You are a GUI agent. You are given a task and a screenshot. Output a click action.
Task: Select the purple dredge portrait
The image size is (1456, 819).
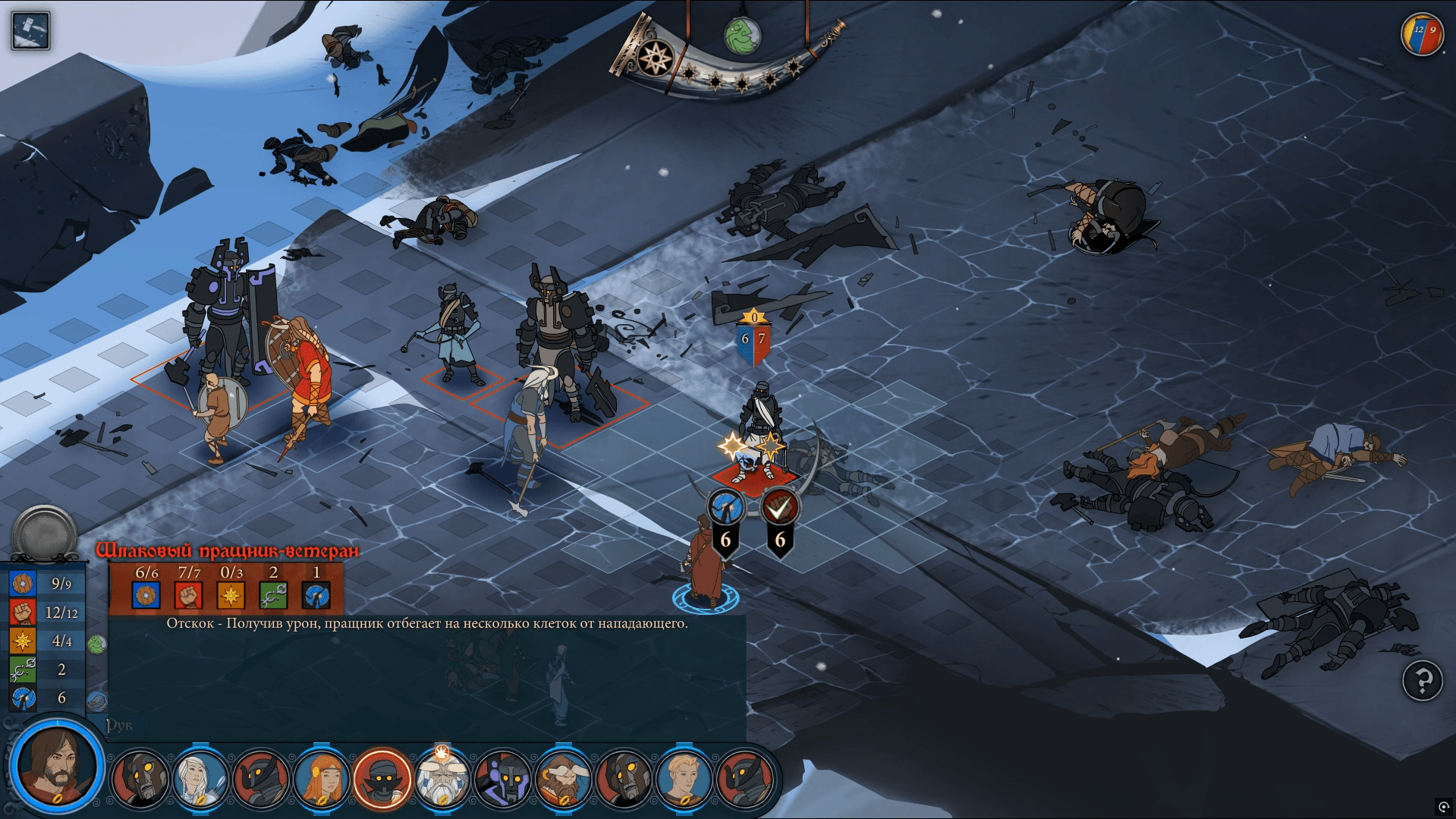(502, 778)
